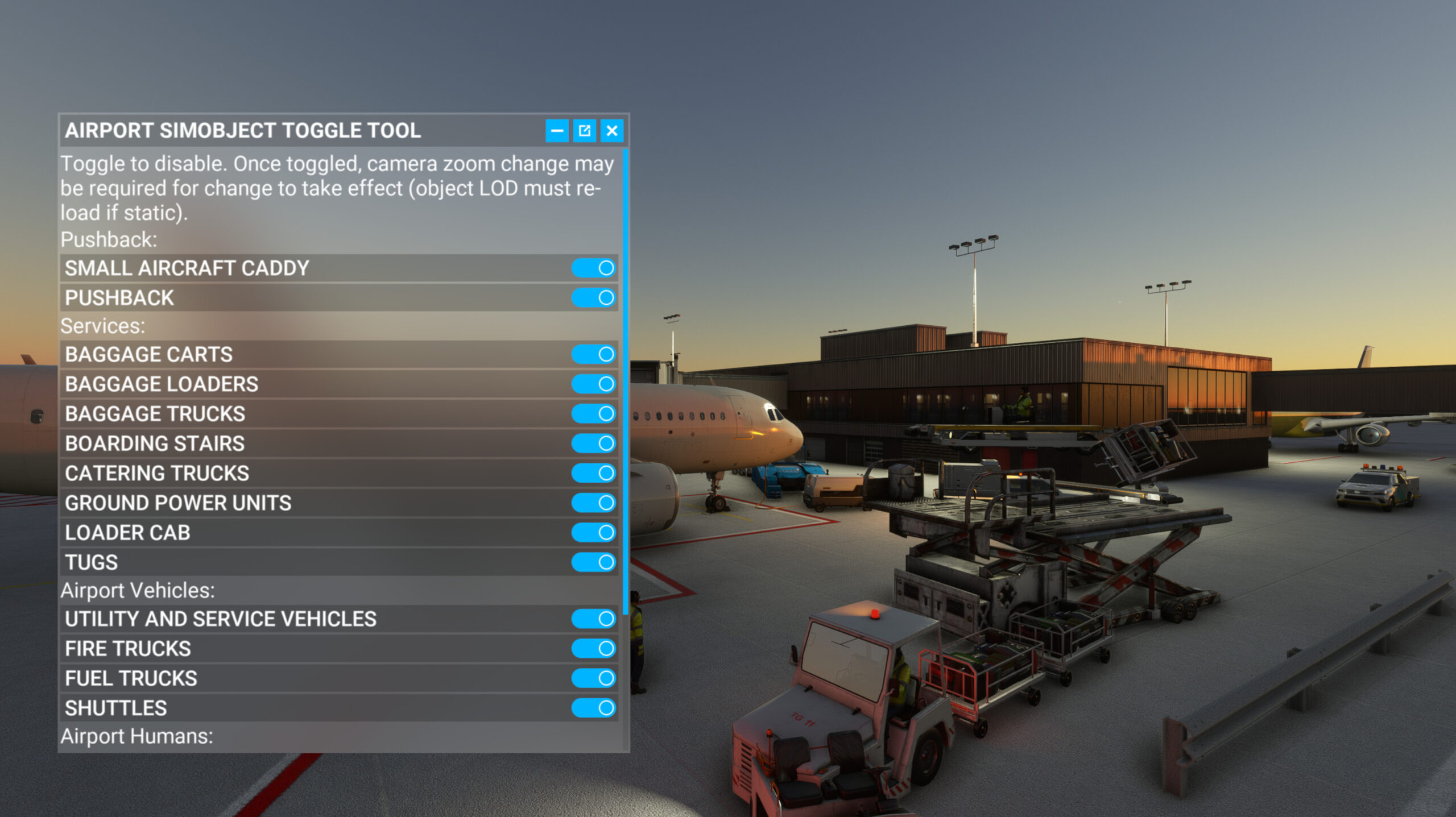Turn off Utility and Service Vehicles
Image resolution: width=1456 pixels, height=817 pixels.
point(594,619)
